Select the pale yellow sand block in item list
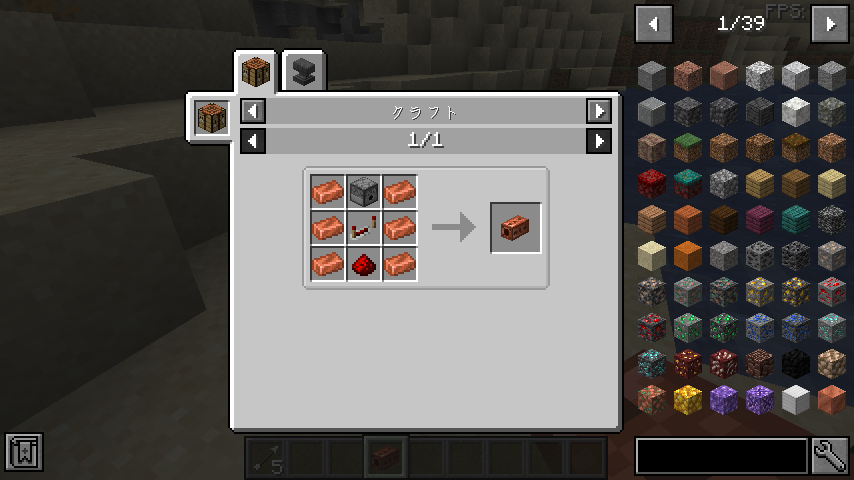Screen dimensions: 854x480 click(x=652, y=255)
